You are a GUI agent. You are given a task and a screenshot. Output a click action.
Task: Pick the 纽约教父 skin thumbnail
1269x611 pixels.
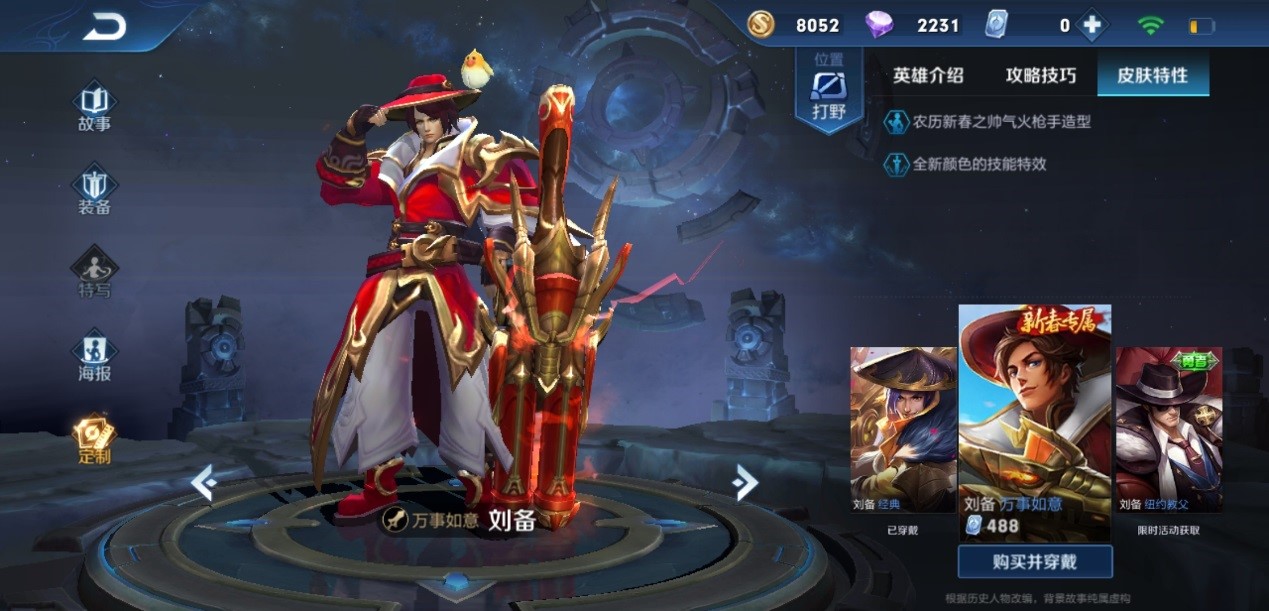[x=1167, y=430]
